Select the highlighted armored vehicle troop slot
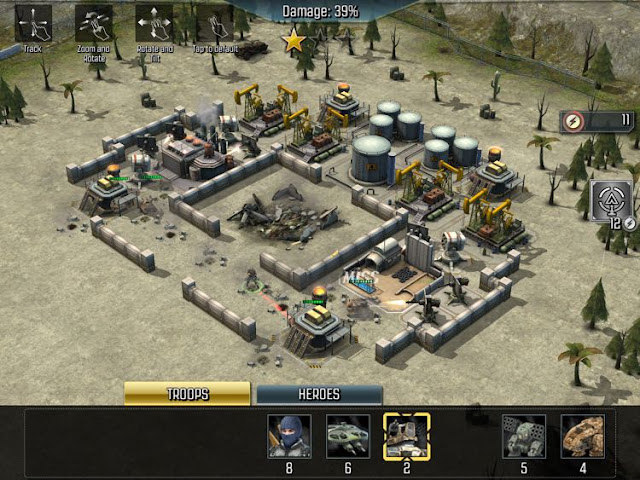 click(406, 435)
